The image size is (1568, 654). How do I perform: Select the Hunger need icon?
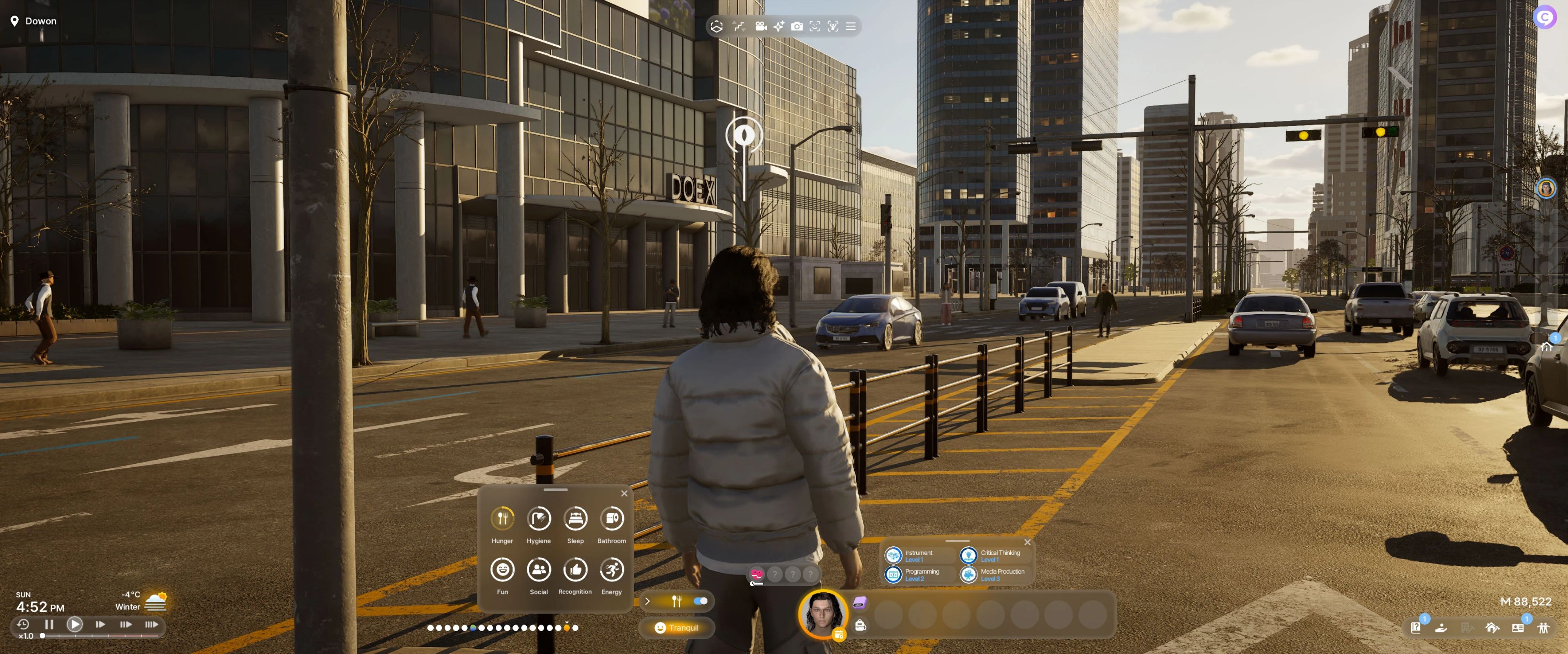click(x=502, y=518)
